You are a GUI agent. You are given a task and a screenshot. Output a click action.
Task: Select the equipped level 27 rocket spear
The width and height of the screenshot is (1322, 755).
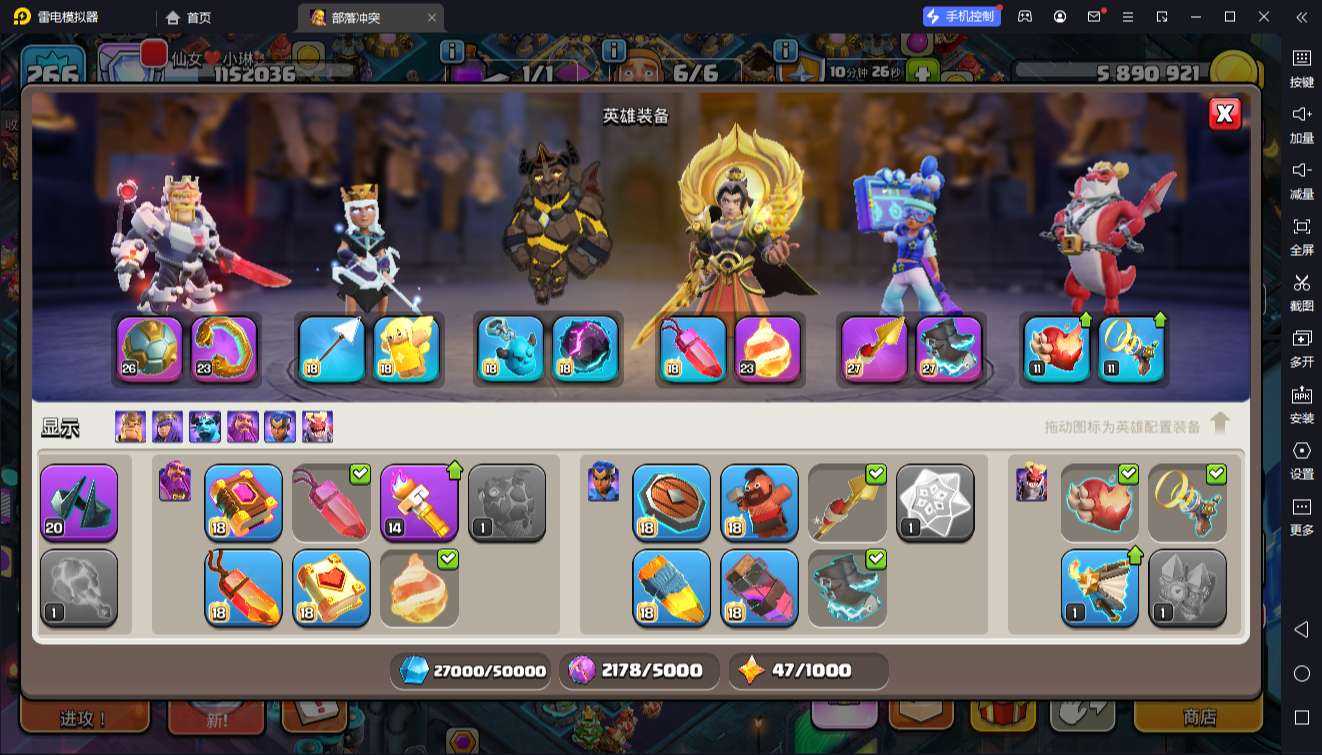point(874,349)
